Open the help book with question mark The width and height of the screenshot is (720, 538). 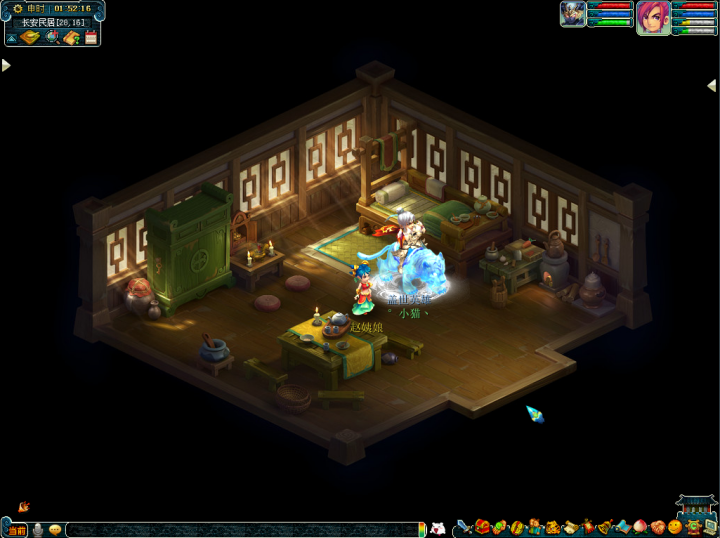(72, 38)
